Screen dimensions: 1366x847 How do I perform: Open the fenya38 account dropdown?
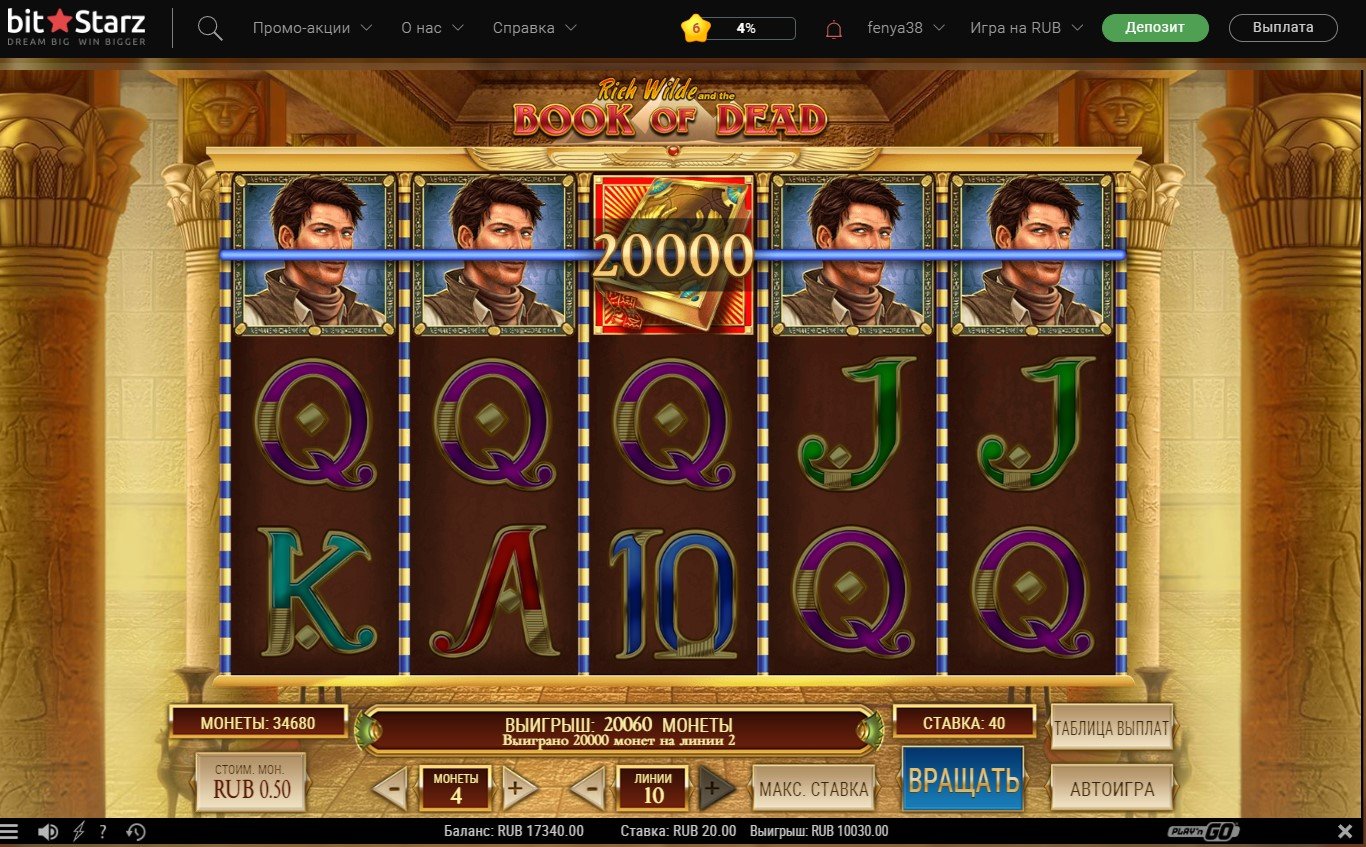905,28
